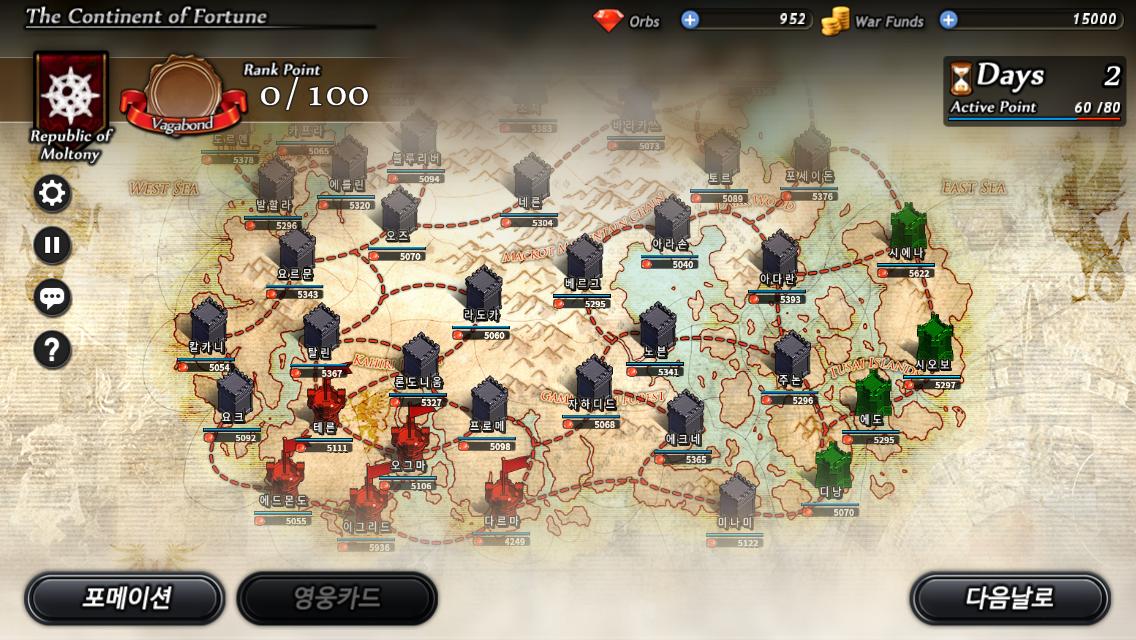
Task: Select the Republic of Moltony emblem
Action: [70, 95]
